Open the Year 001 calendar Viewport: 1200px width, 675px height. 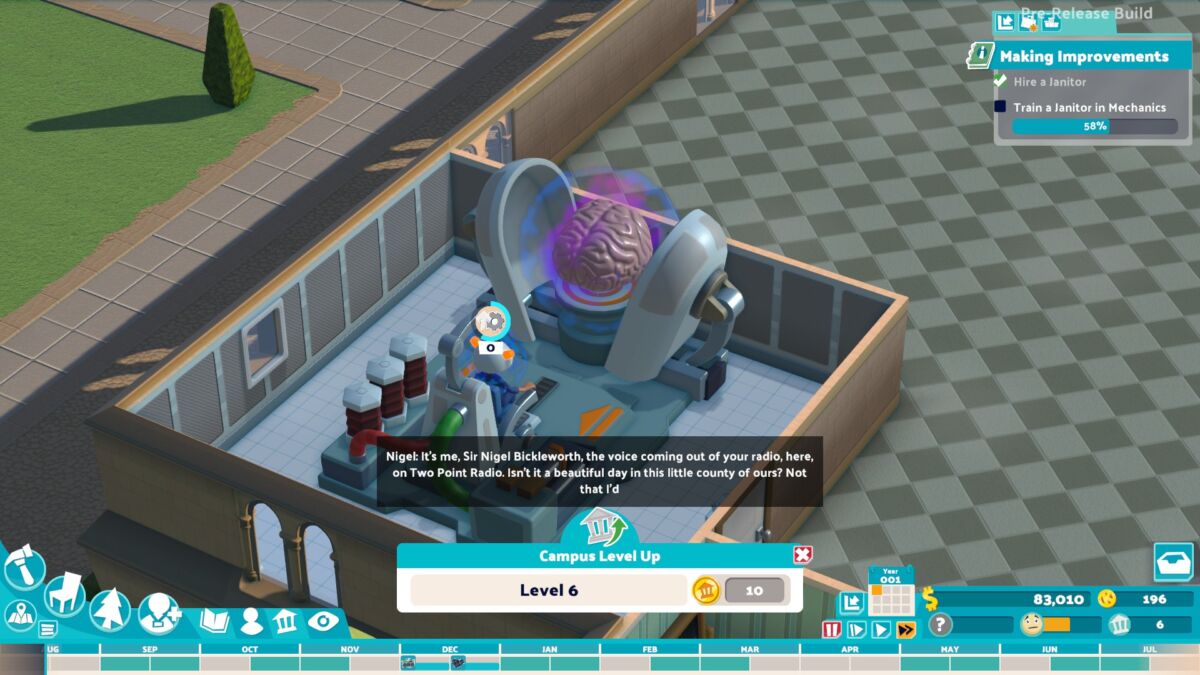click(x=891, y=592)
